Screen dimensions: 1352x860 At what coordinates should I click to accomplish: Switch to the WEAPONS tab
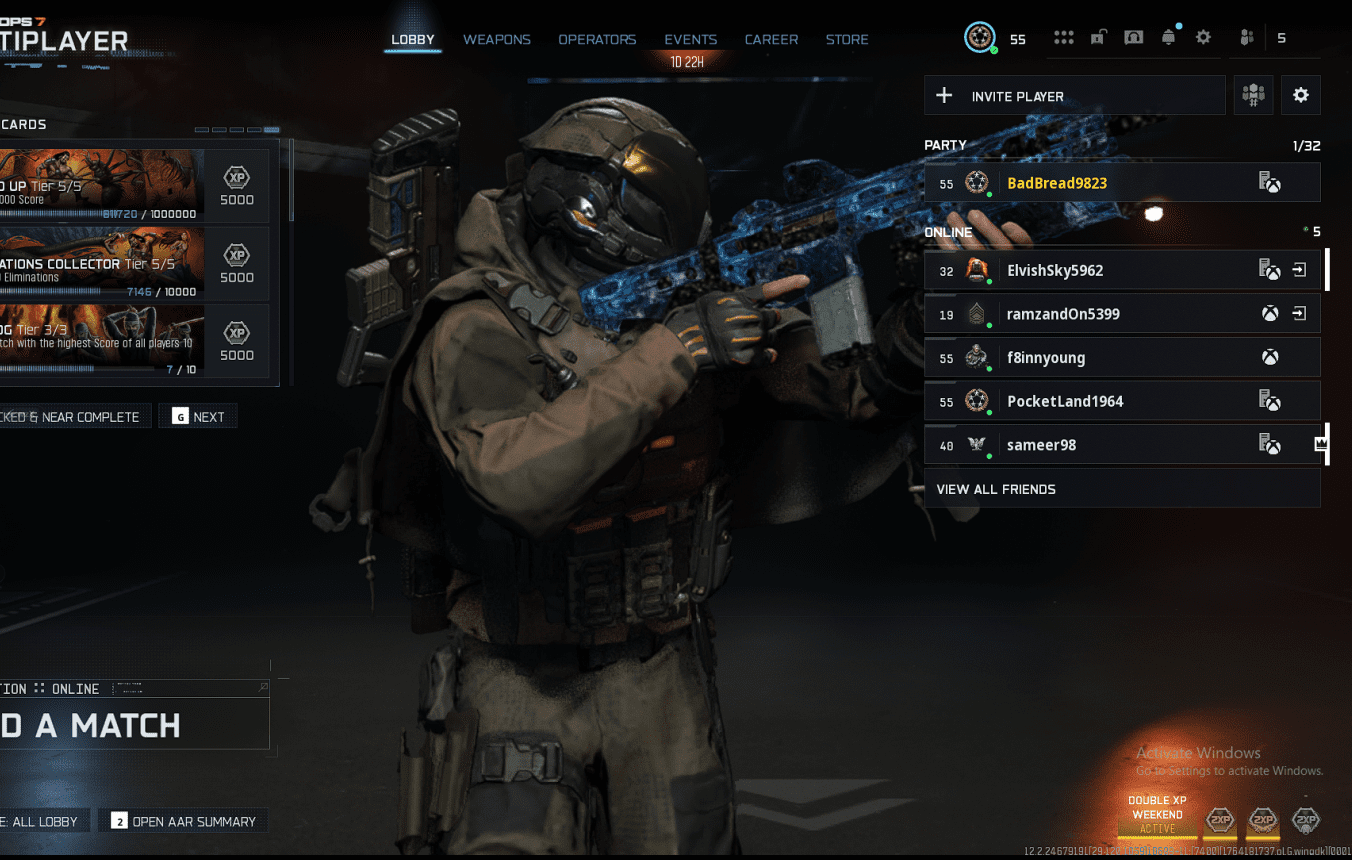(x=496, y=39)
